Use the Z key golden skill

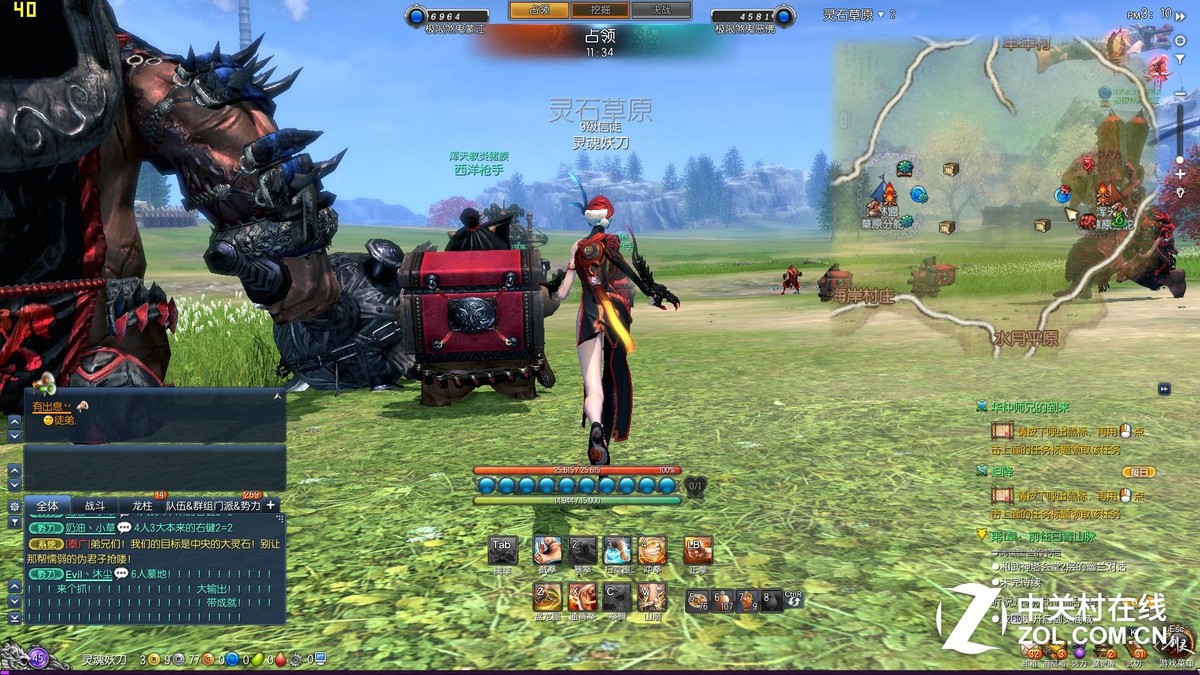click(547, 597)
